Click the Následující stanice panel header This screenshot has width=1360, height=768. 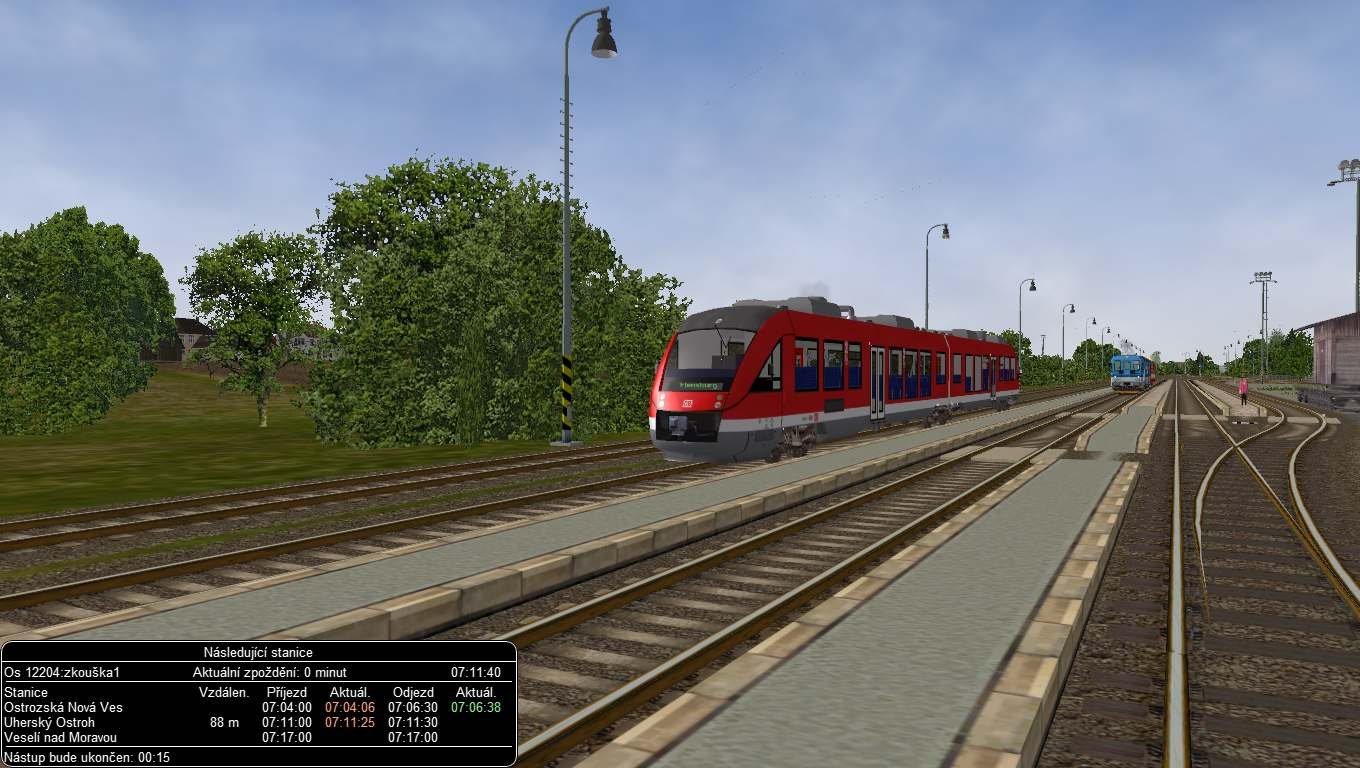(258, 653)
